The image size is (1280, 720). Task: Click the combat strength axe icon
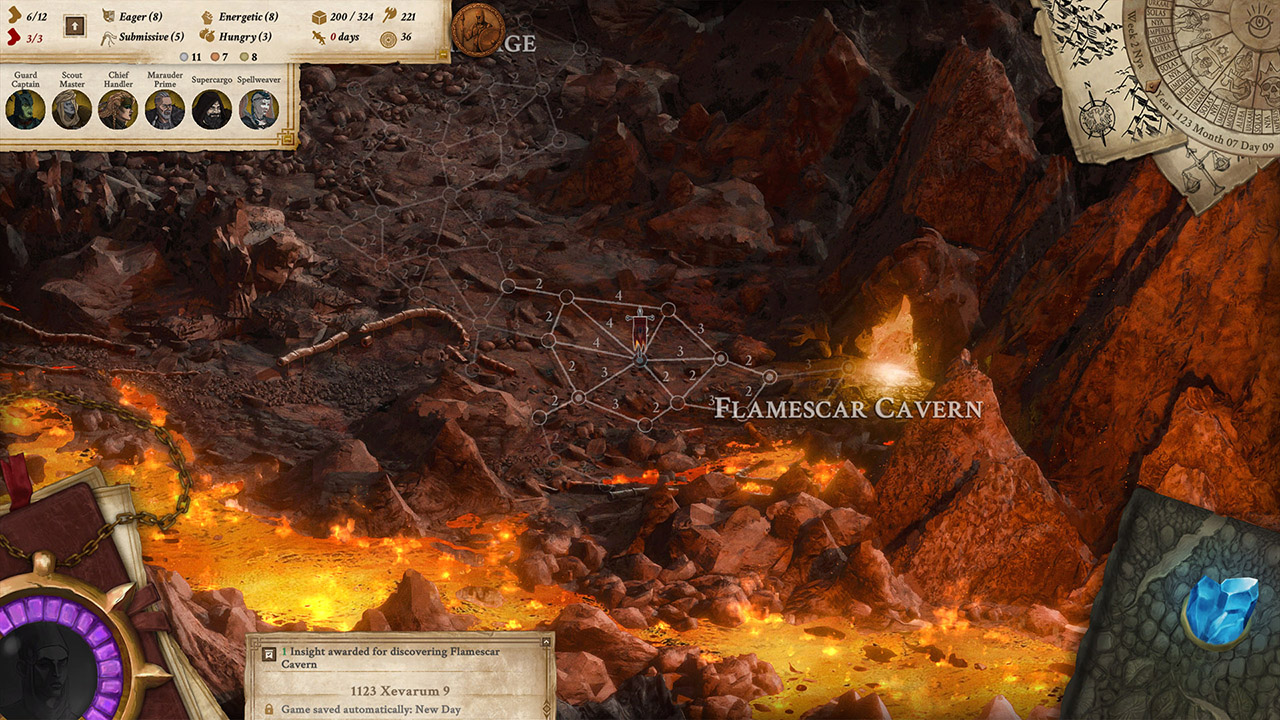pyautogui.click(x=387, y=16)
